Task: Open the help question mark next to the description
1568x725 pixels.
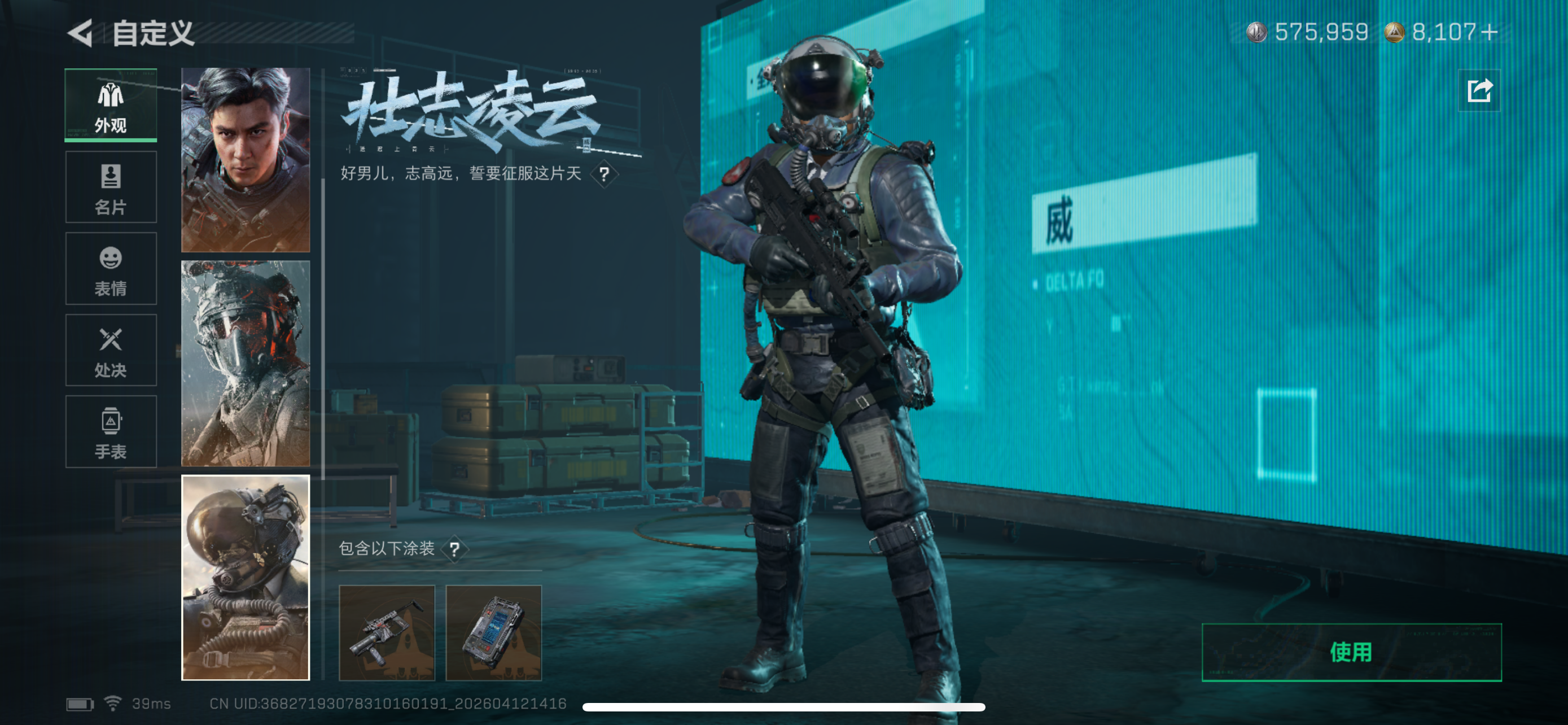Action: (605, 175)
